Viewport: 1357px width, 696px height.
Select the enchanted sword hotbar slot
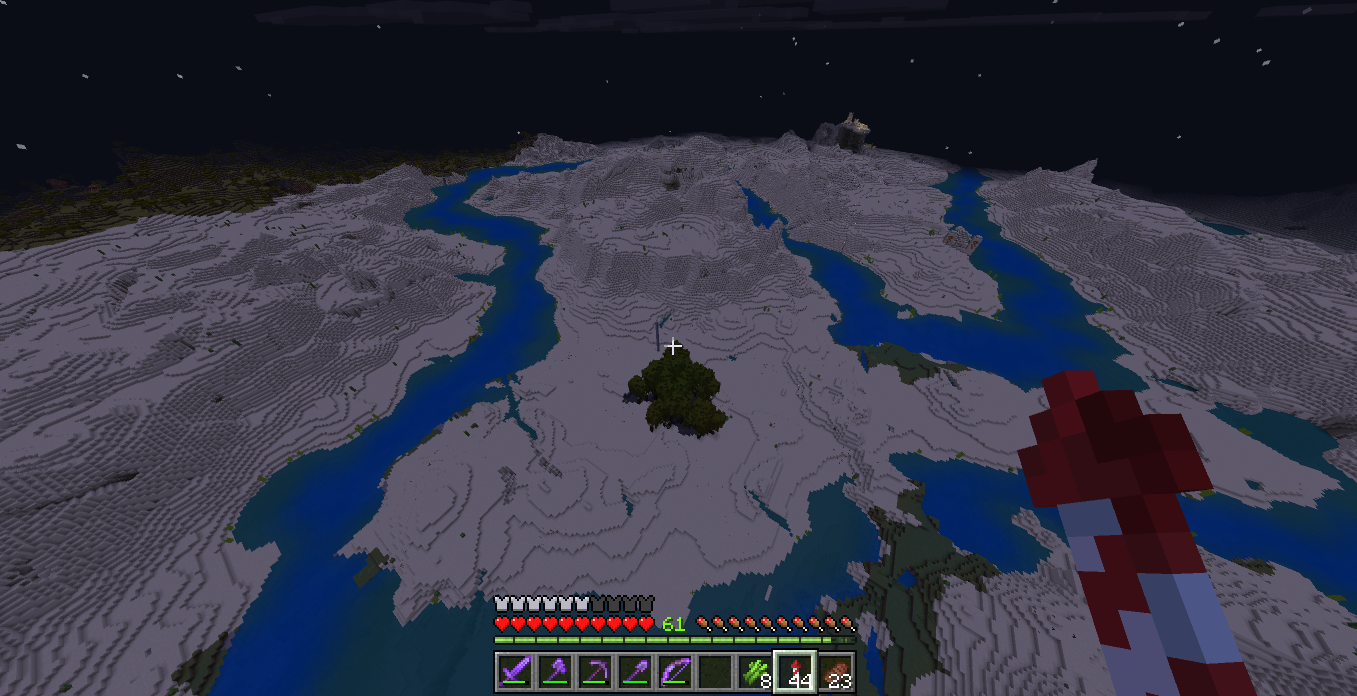515,671
